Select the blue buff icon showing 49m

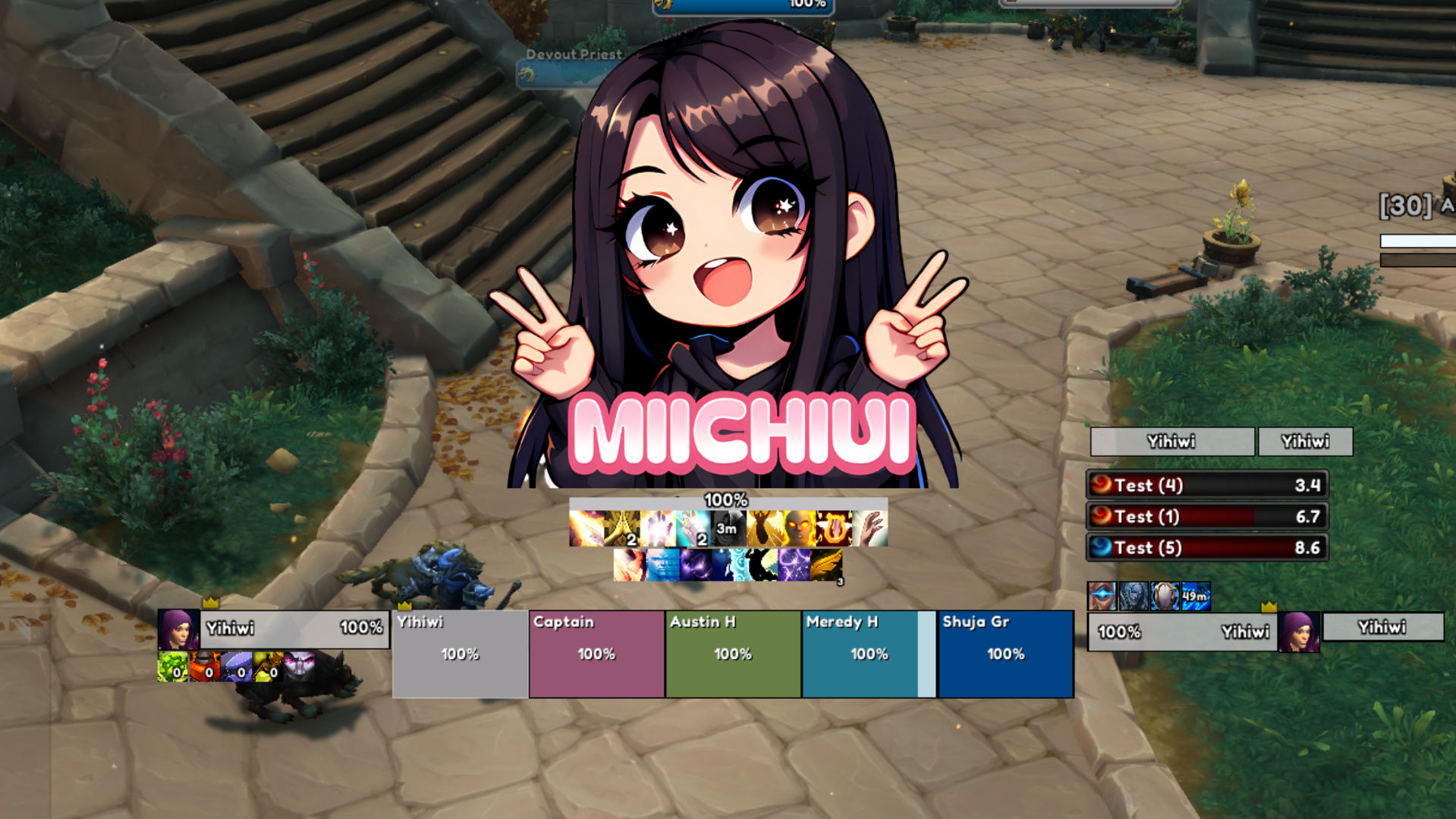click(x=1196, y=597)
